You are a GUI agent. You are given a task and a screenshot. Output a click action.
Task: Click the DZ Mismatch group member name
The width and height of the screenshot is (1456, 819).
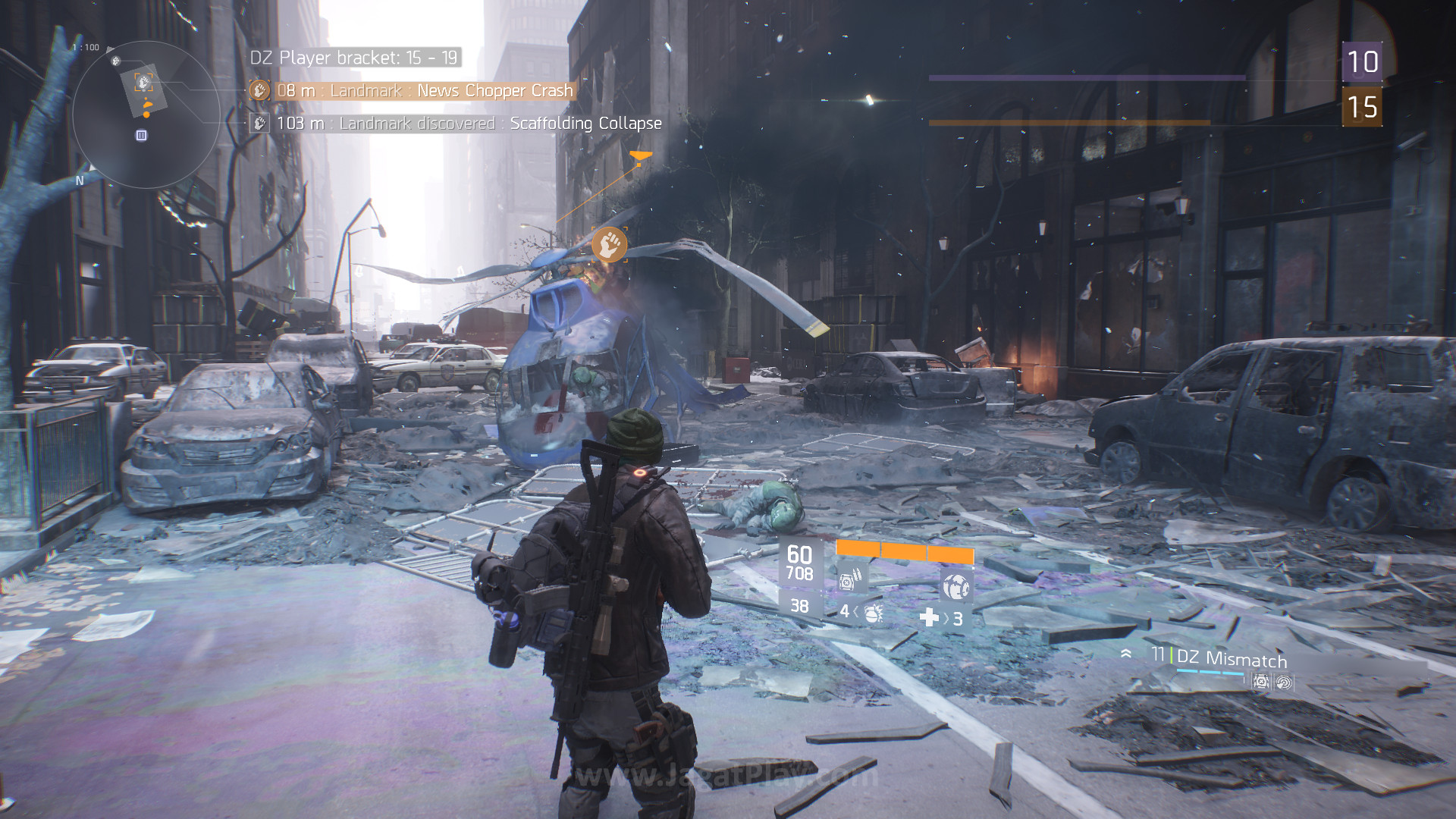pyautogui.click(x=1232, y=658)
